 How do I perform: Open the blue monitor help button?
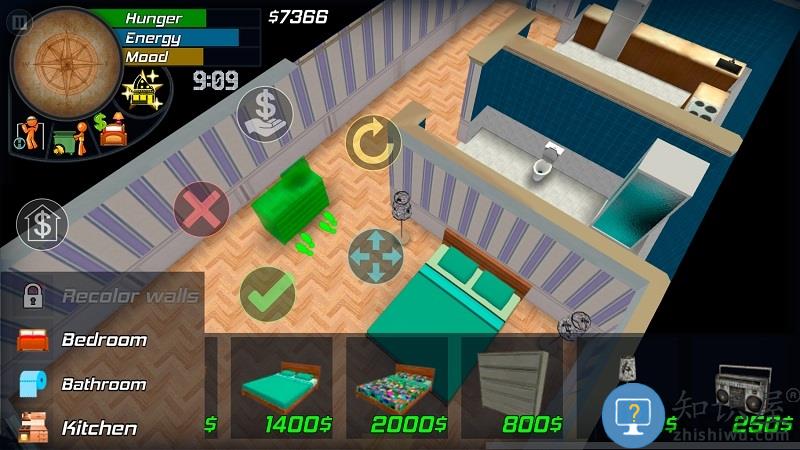pyautogui.click(x=633, y=414)
